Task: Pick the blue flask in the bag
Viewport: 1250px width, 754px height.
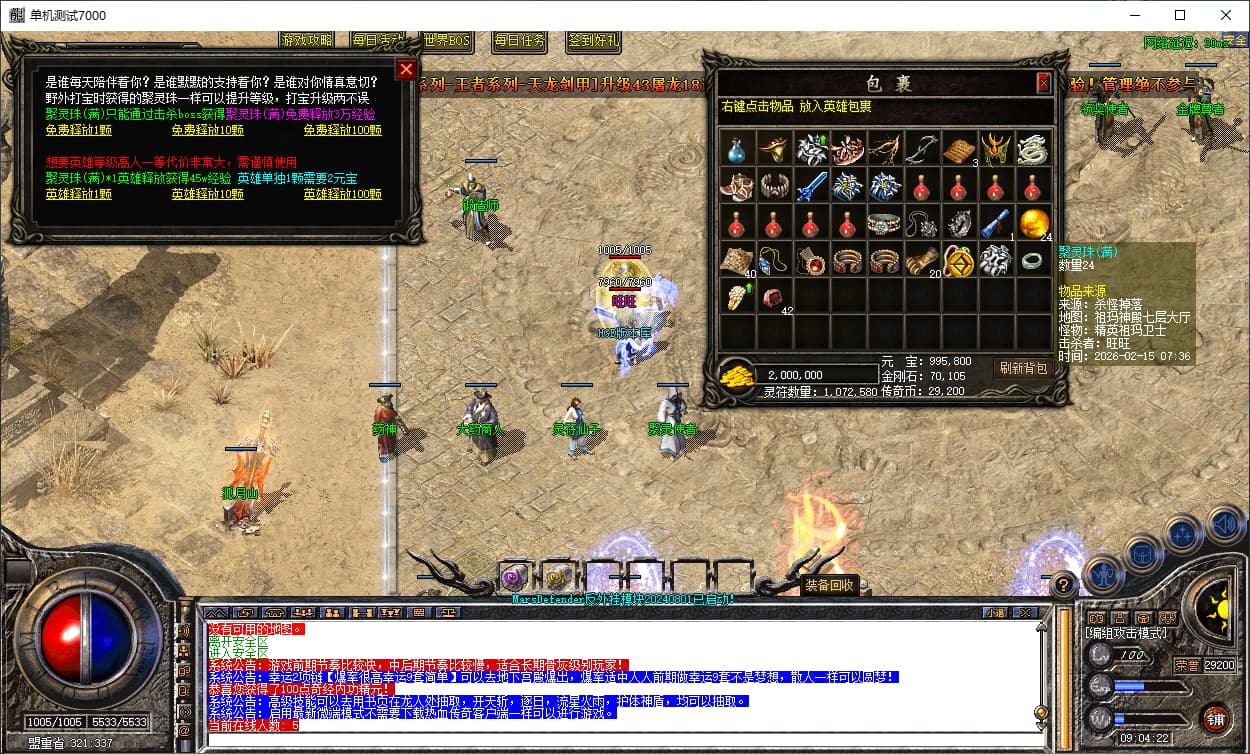Action: click(x=738, y=150)
